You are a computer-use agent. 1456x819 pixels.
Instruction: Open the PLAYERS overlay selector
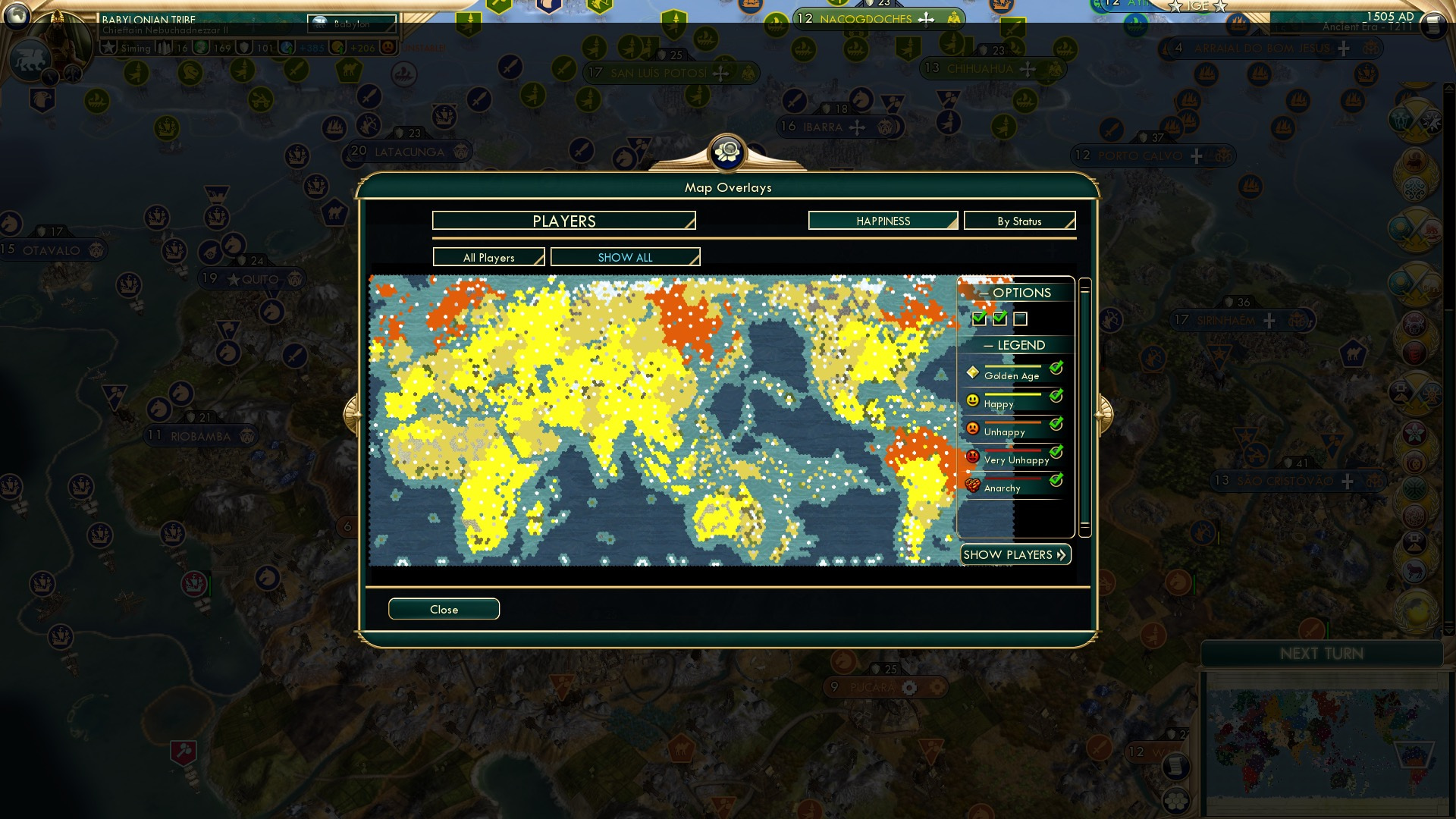[x=563, y=221]
